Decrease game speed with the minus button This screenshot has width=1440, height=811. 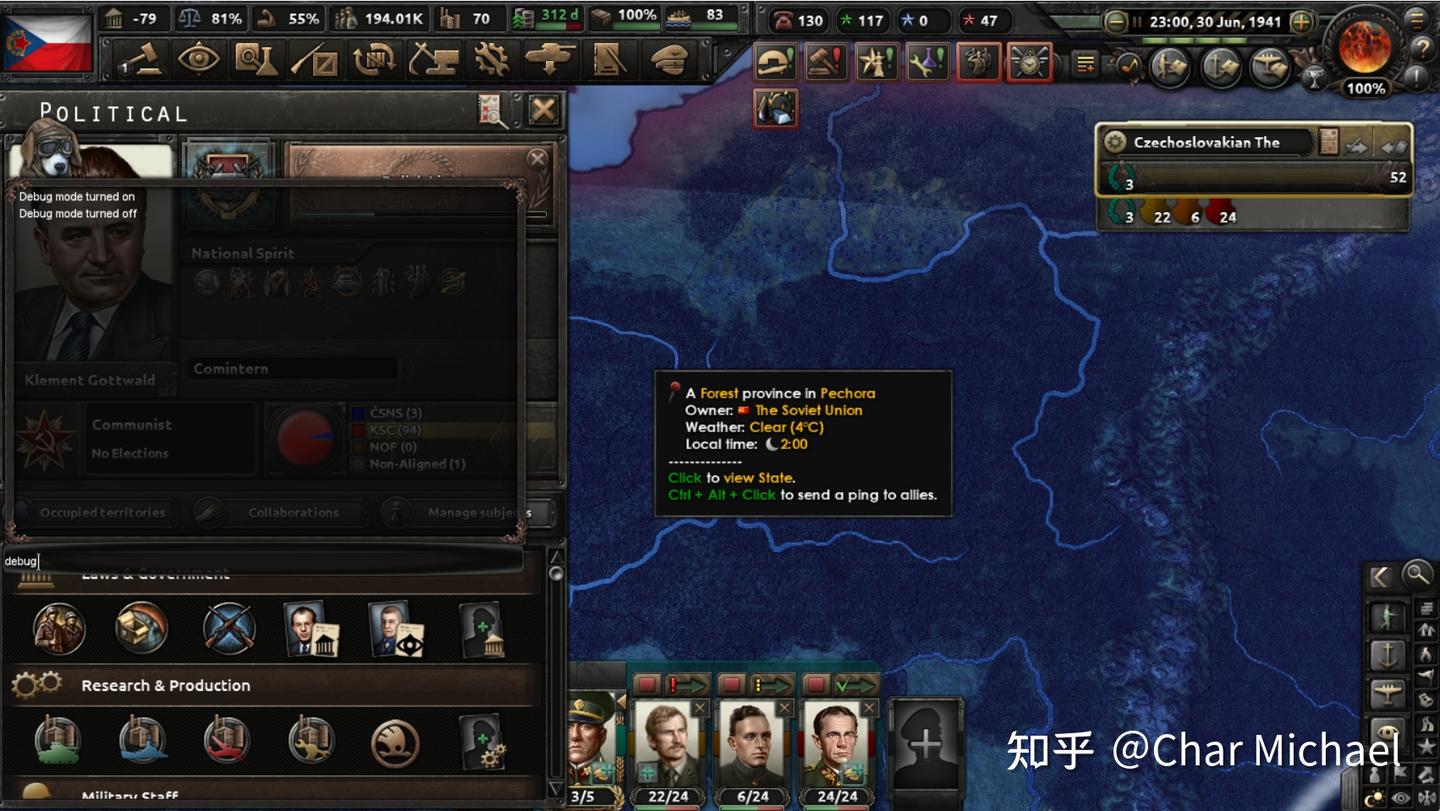pyautogui.click(x=1116, y=21)
